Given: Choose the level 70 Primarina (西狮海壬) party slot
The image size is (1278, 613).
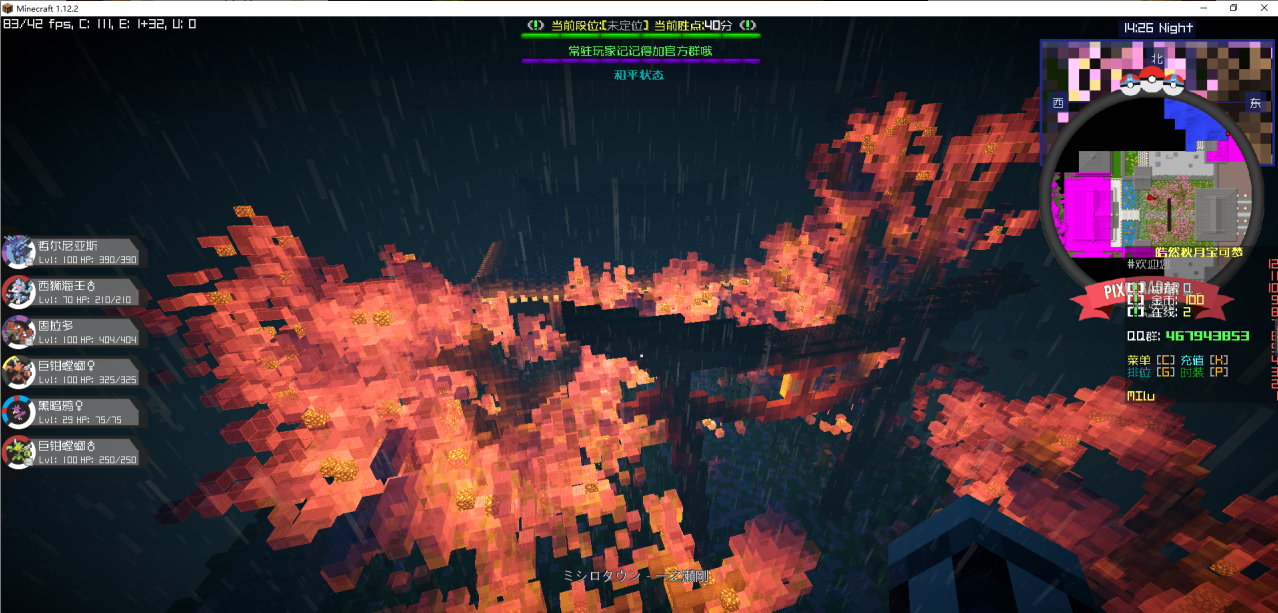Looking at the screenshot, I should point(70,292).
